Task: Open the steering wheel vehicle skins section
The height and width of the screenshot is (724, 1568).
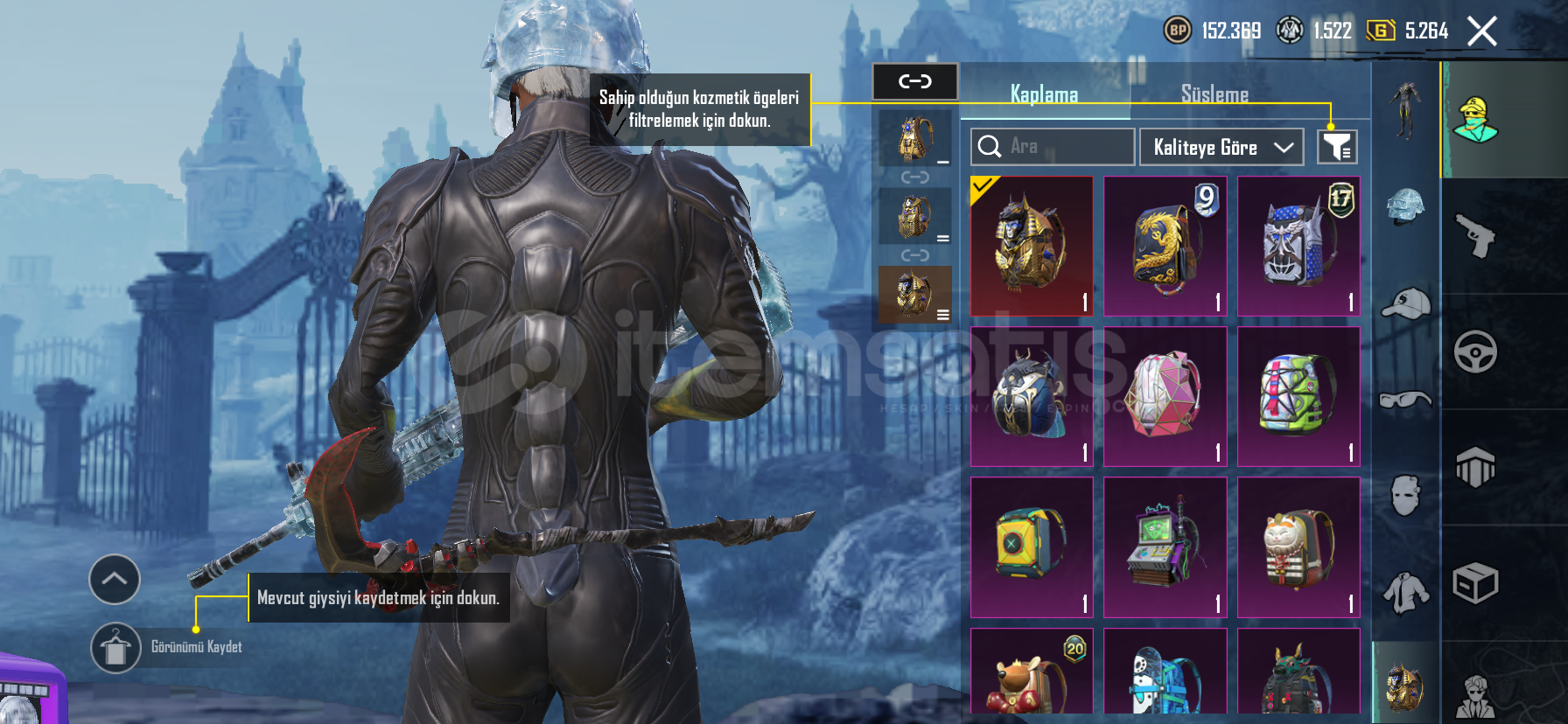Action: (x=1476, y=352)
